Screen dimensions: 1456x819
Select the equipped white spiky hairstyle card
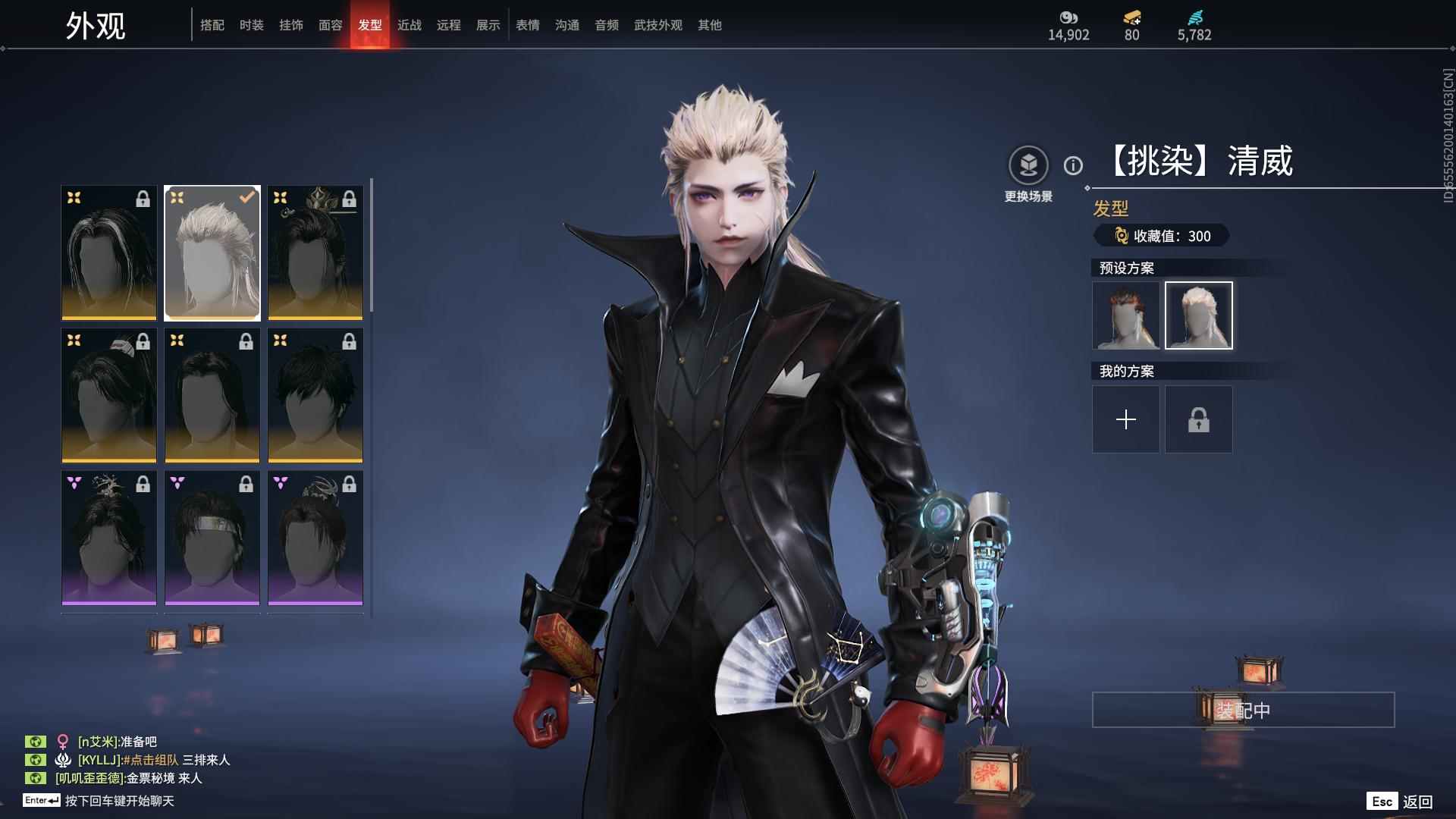click(212, 253)
